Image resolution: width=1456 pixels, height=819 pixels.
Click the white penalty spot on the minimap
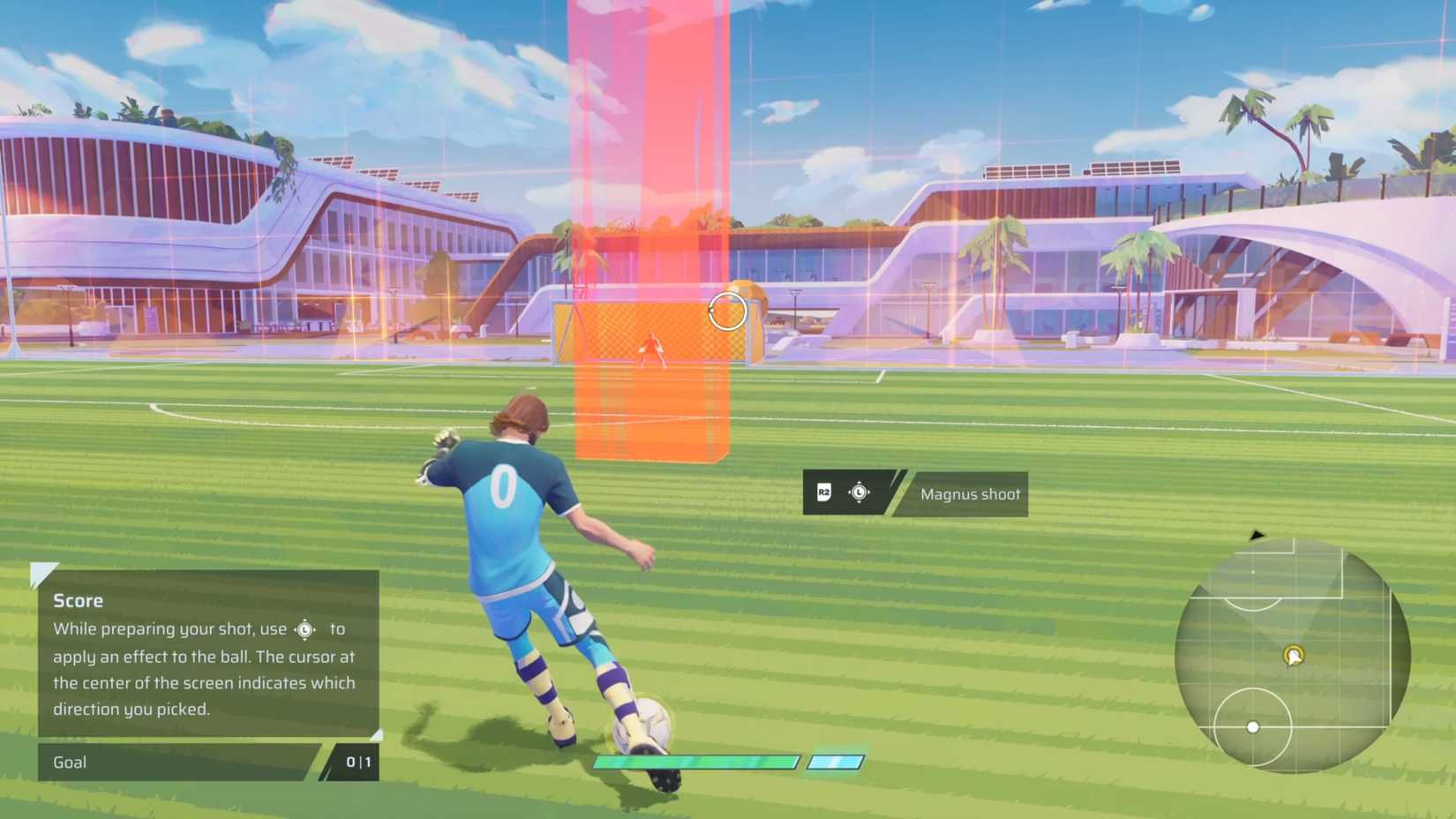coord(1253,572)
